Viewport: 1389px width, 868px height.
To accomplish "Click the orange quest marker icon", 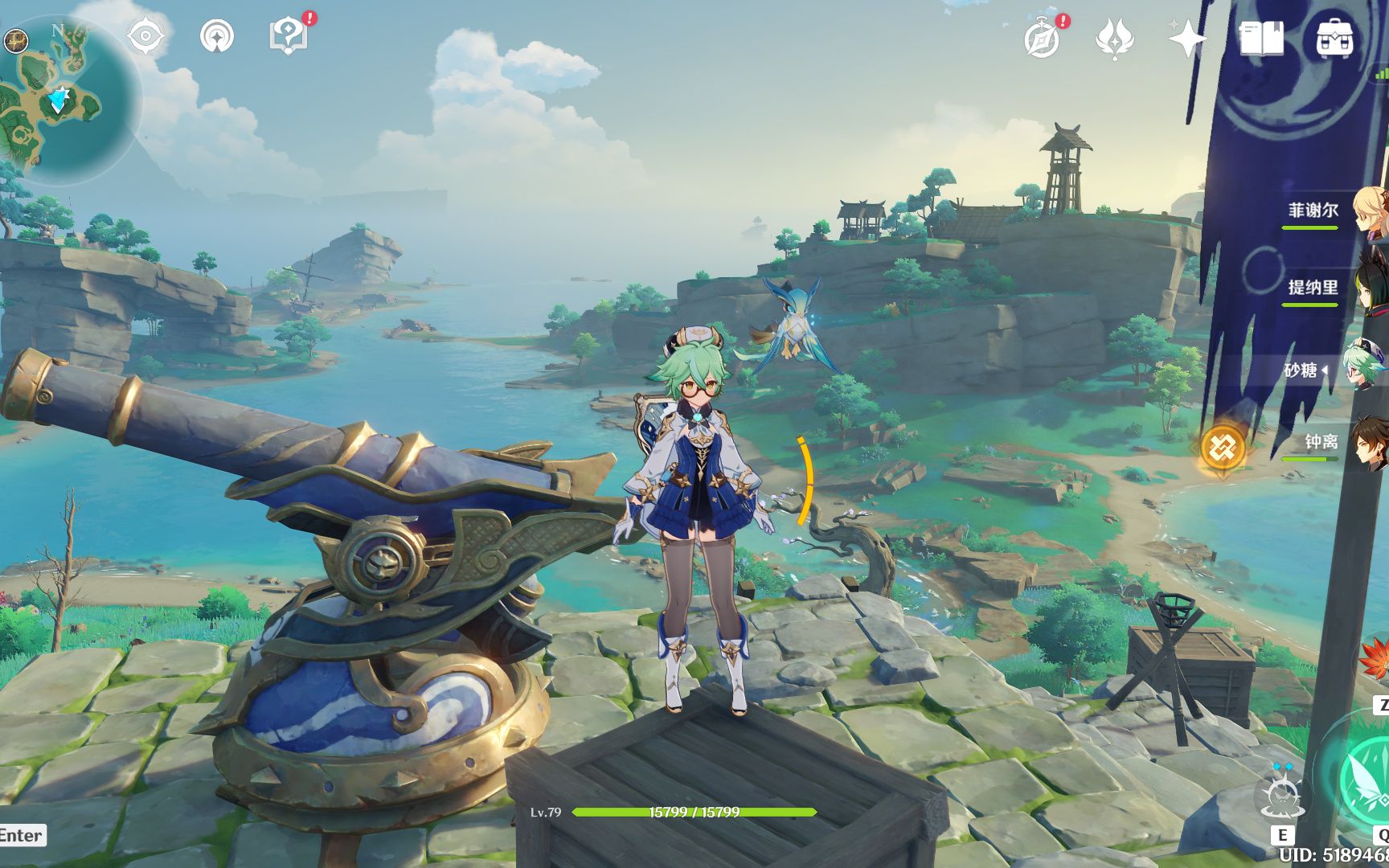I will pos(1222,447).
